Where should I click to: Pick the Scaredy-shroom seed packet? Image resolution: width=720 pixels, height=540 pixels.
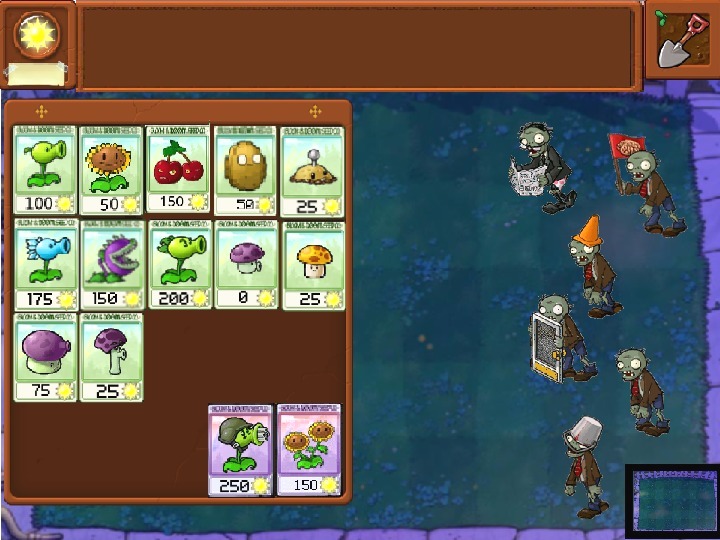click(x=112, y=357)
